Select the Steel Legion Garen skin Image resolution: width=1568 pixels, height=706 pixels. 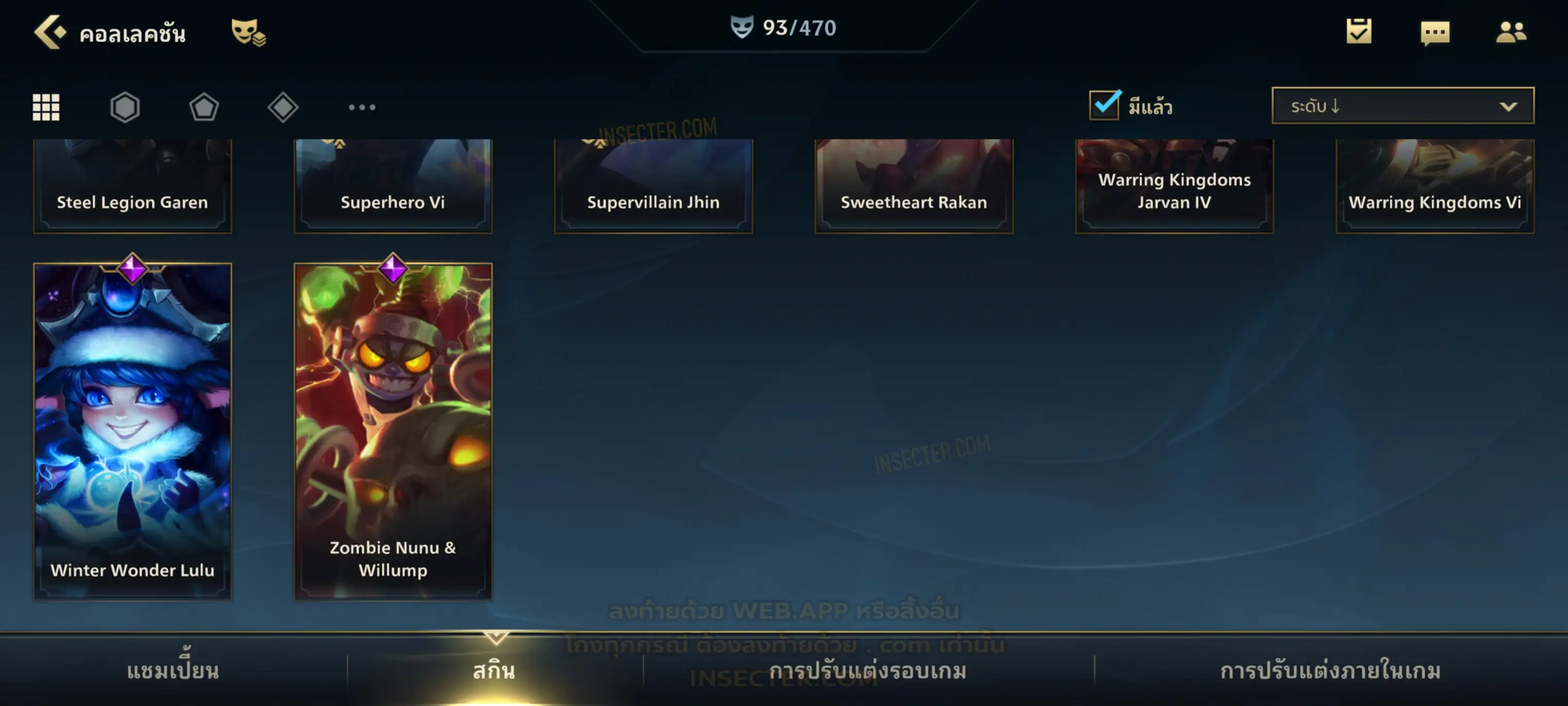pyautogui.click(x=133, y=185)
